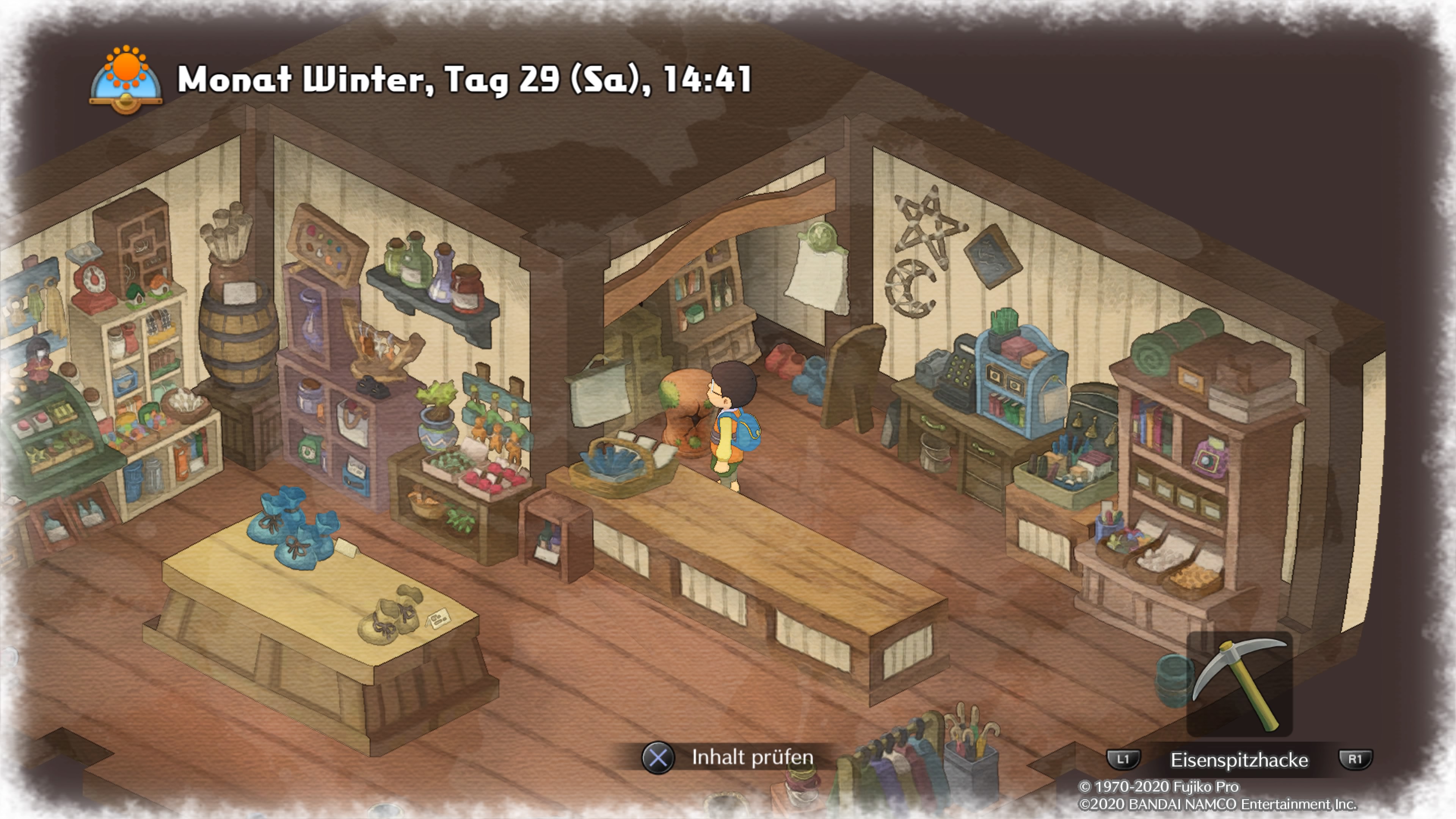
Task: Click the sunny weather clock icon
Action: pyautogui.click(x=126, y=79)
